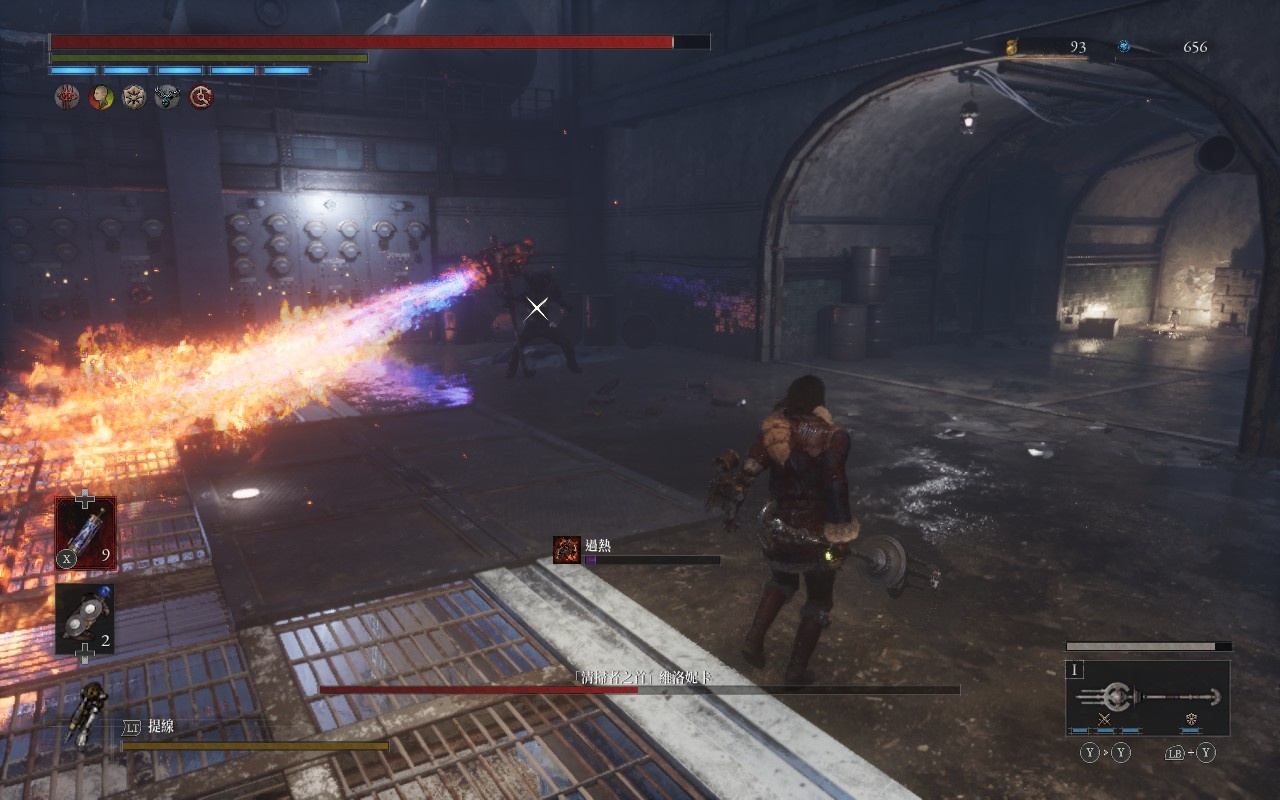This screenshot has height=800, width=1280.
Task: Select the lower belt item slot with two discs
Action: coord(85,619)
